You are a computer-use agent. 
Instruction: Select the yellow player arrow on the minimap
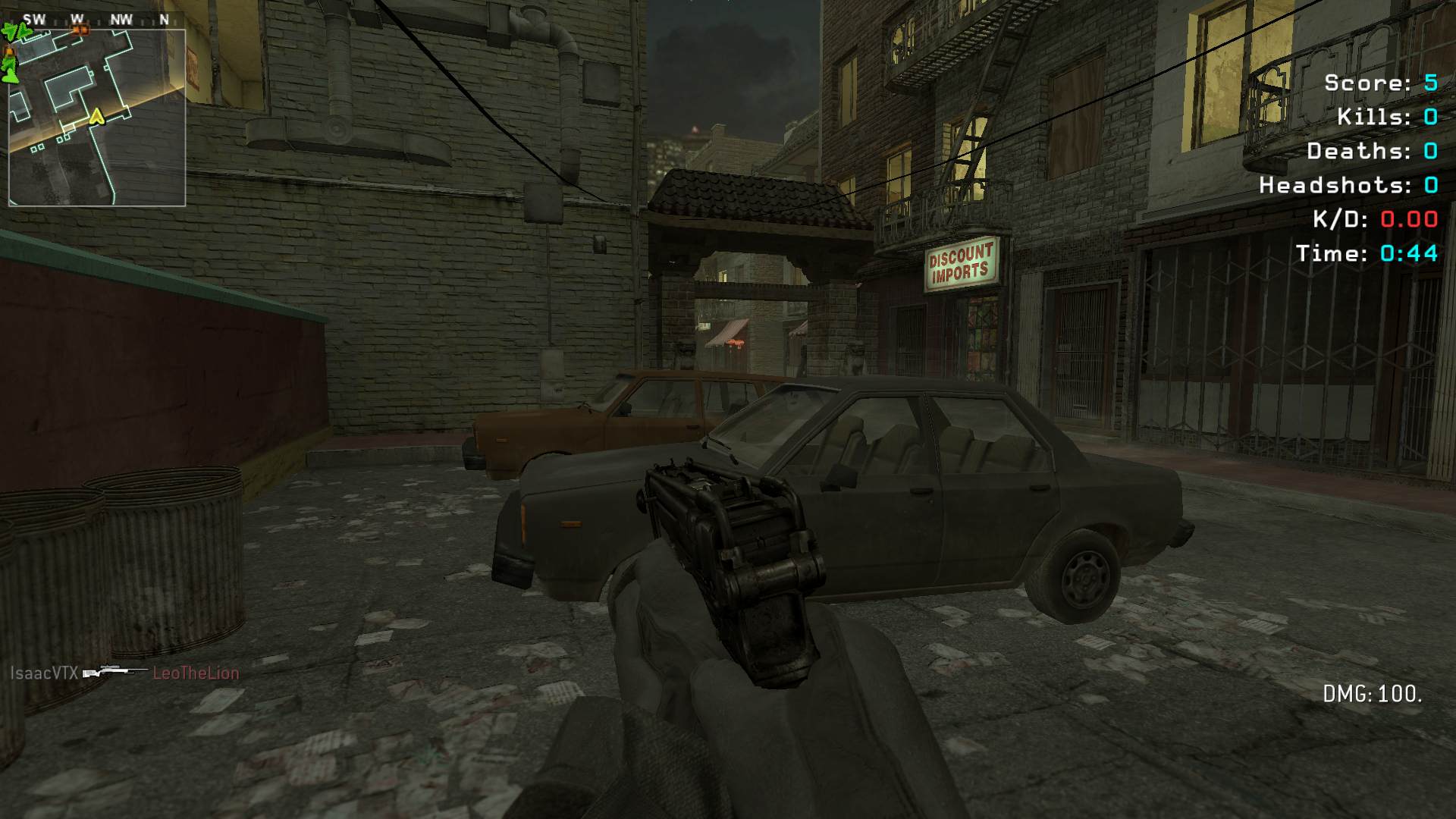pos(96,117)
